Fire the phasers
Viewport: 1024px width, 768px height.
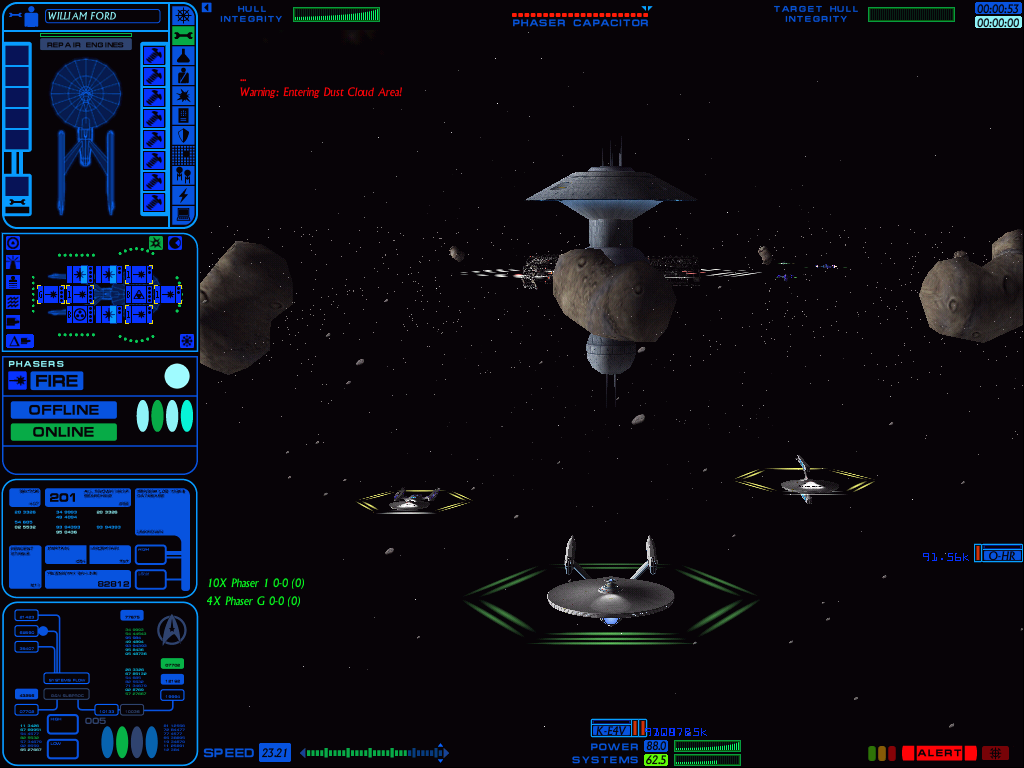coord(57,381)
